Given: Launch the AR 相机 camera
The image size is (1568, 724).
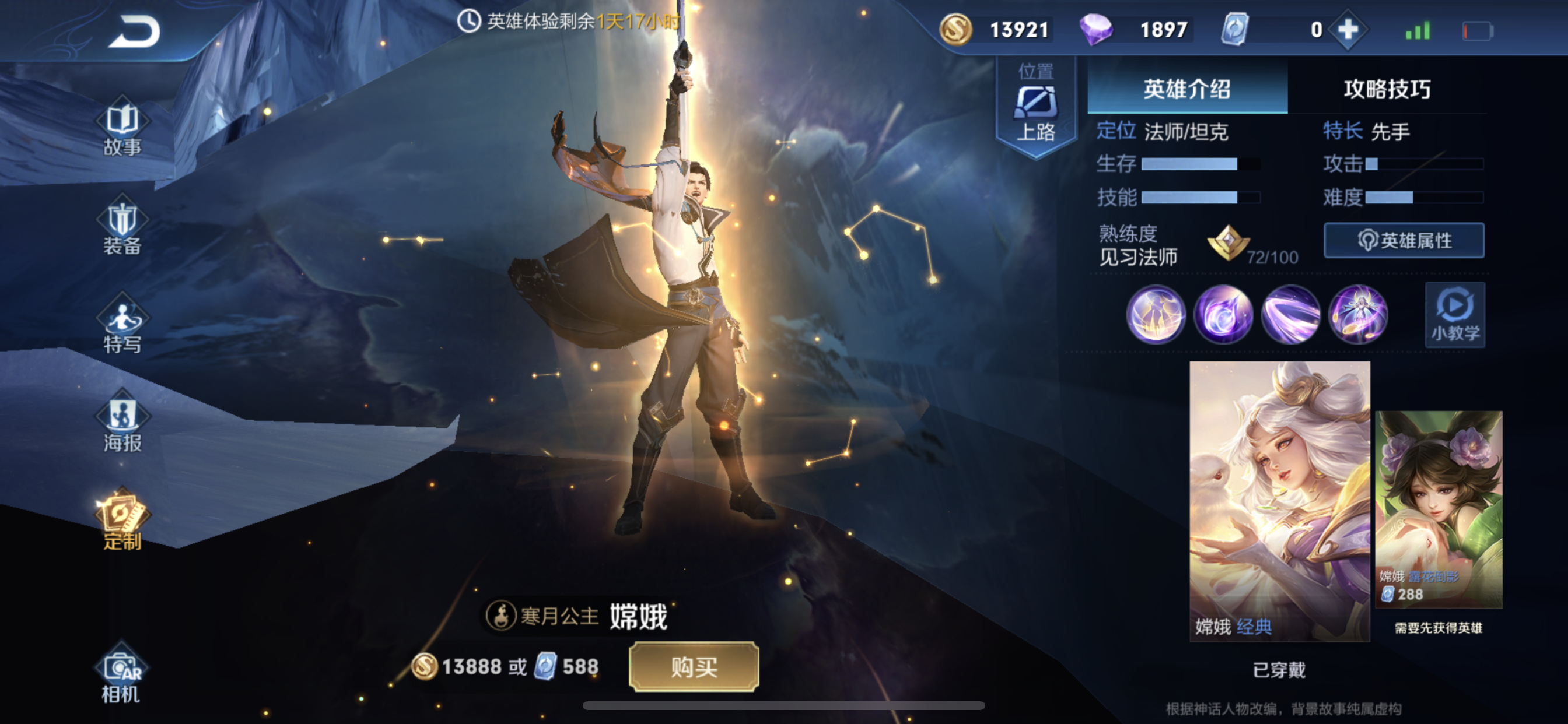Looking at the screenshot, I should pos(121,676).
